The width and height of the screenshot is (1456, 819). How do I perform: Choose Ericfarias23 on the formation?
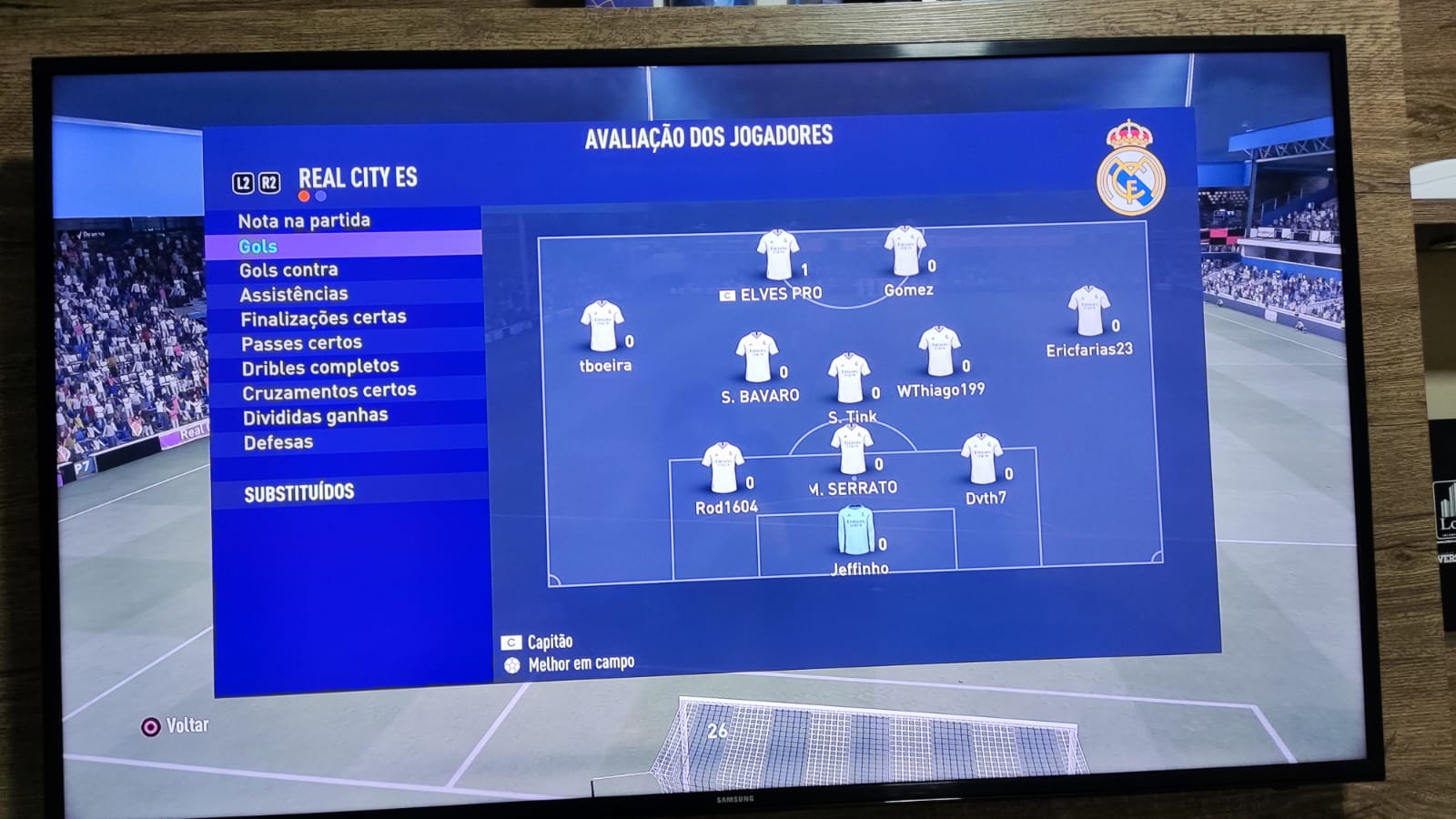pos(1088,311)
